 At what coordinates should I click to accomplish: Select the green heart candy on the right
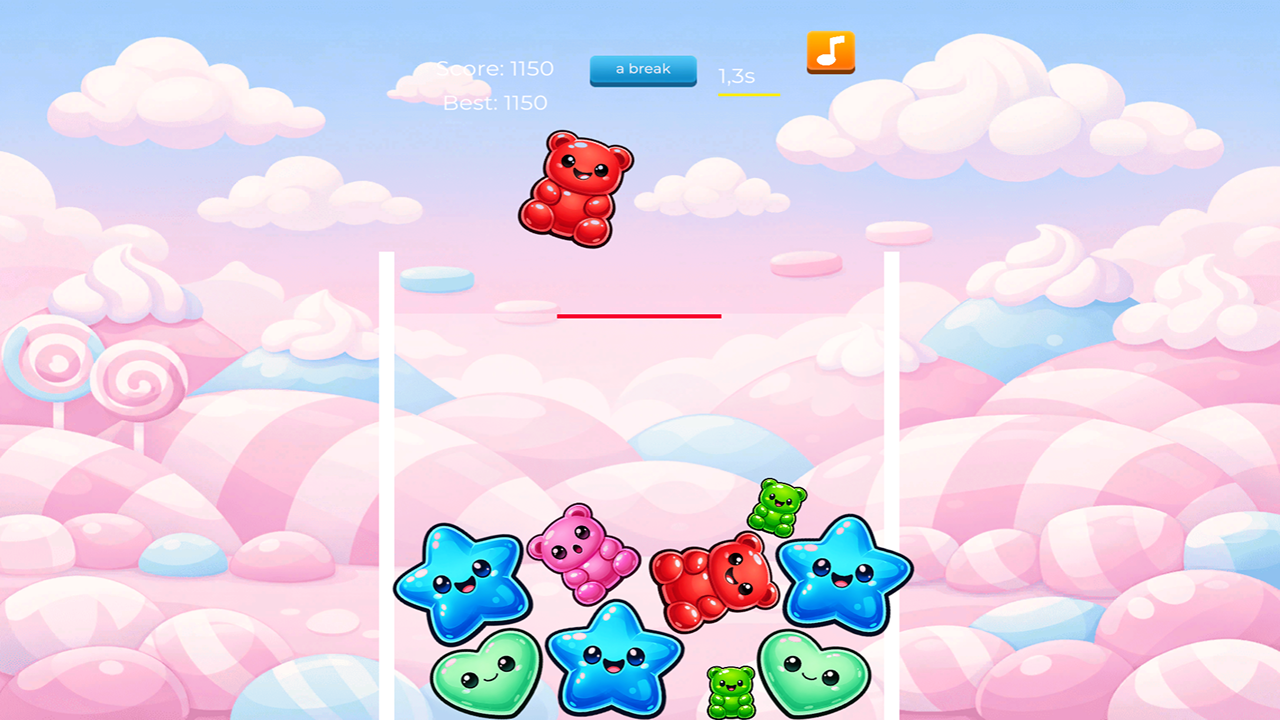click(812, 675)
